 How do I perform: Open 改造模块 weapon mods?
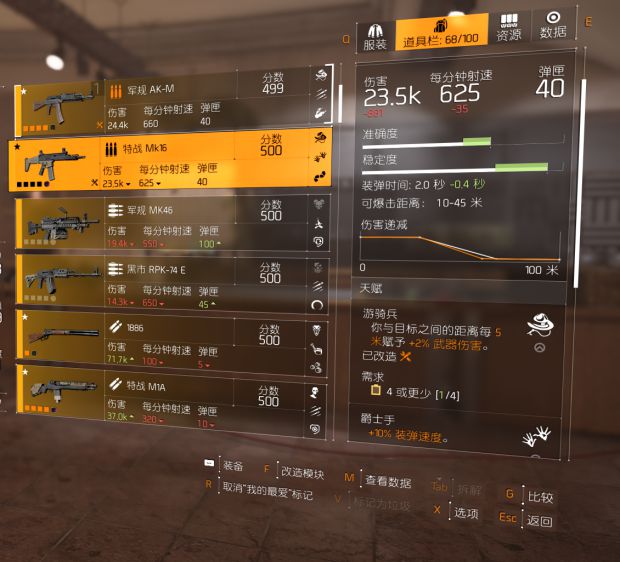pyautogui.click(x=302, y=472)
